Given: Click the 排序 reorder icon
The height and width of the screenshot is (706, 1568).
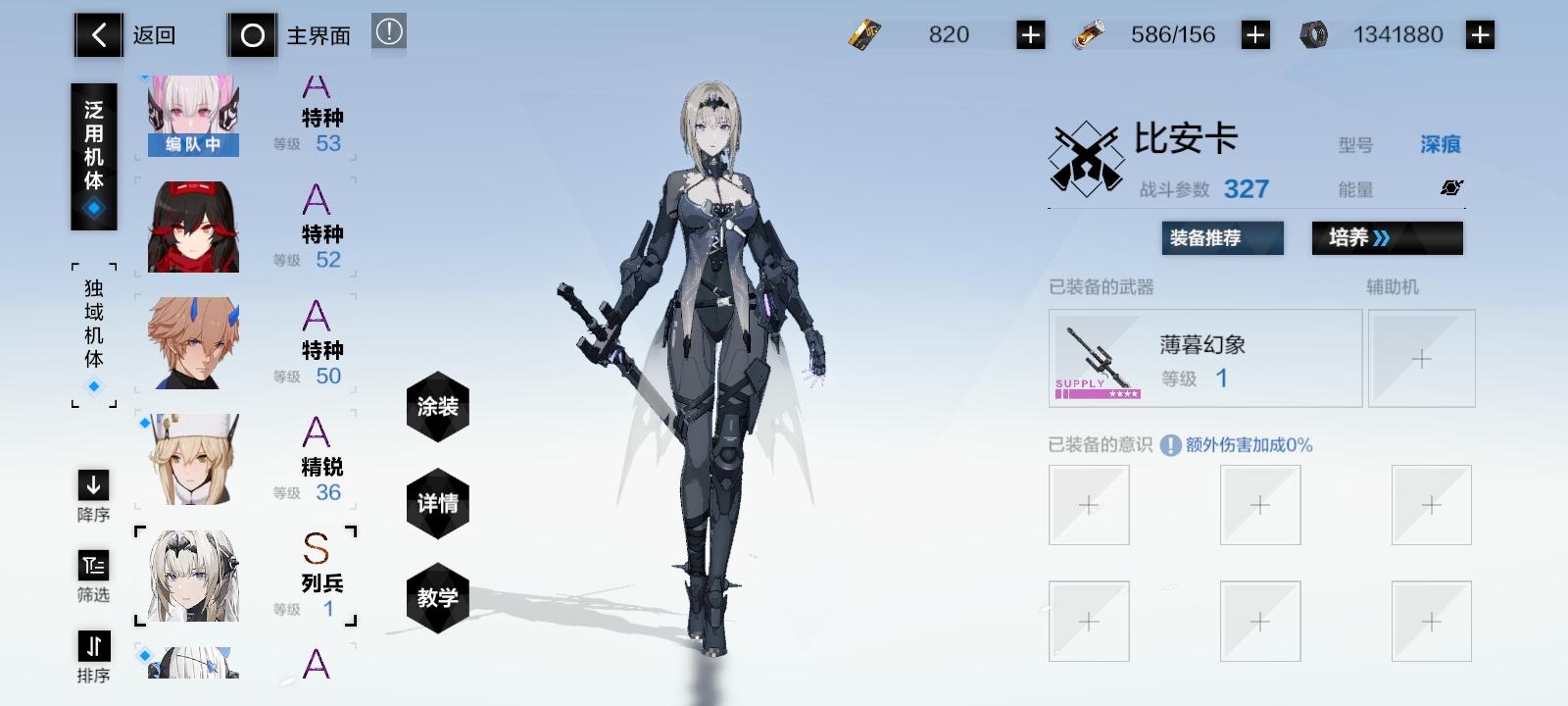Looking at the screenshot, I should pyautogui.click(x=91, y=647).
